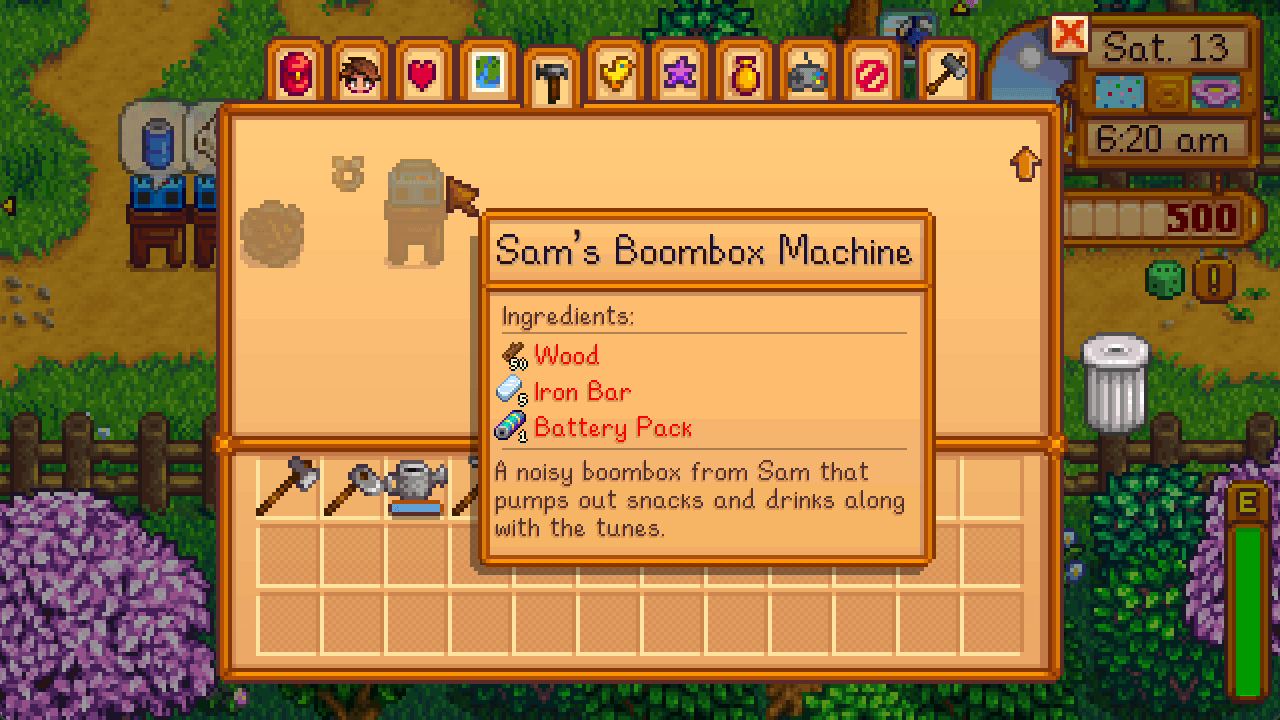This screenshot has height=720, width=1280.
Task: Switch to the Social tab with the heart
Action: click(424, 72)
